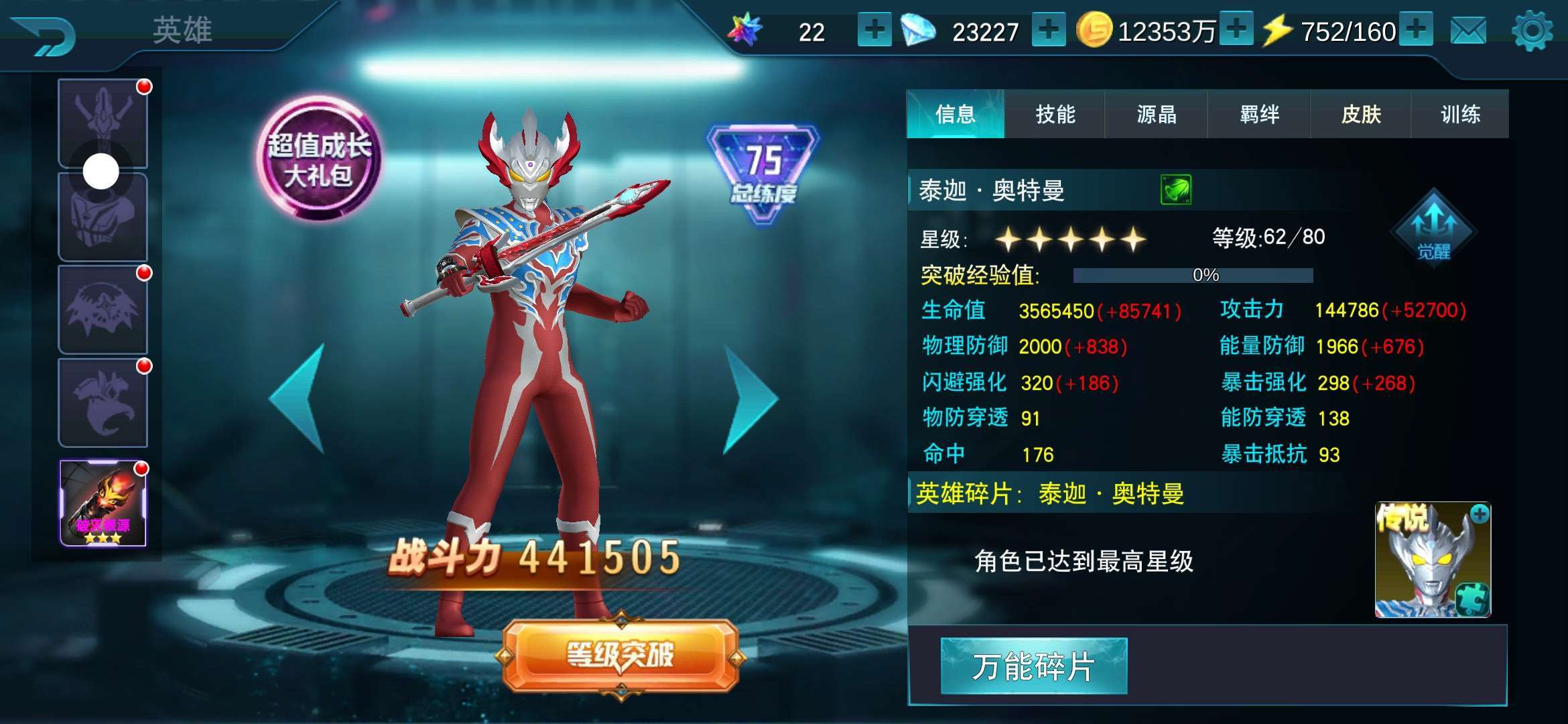Switch to the 技能 tab
Viewport: 1568px width, 724px height.
coord(1055,115)
